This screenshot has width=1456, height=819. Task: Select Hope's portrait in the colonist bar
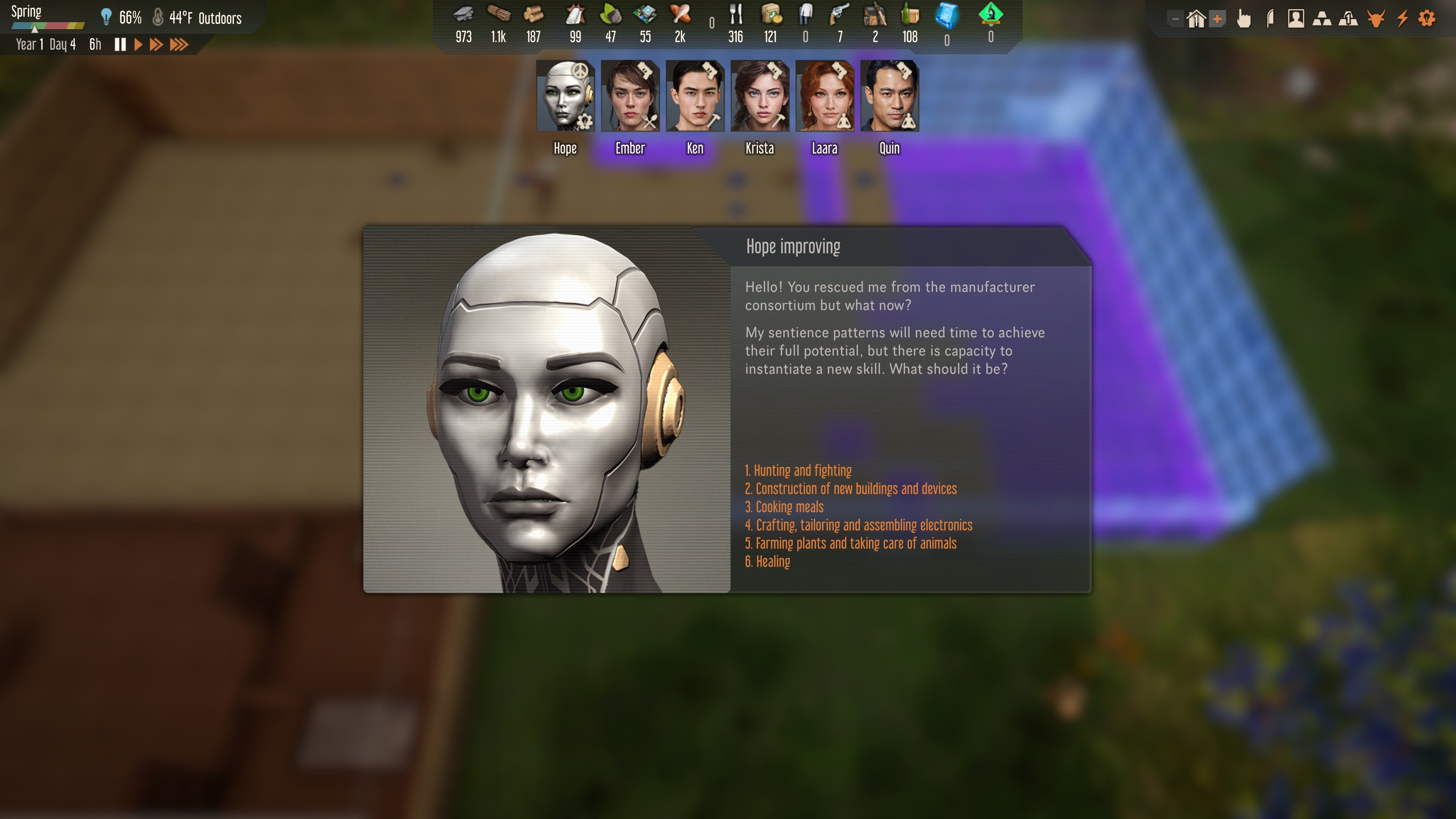point(565,96)
